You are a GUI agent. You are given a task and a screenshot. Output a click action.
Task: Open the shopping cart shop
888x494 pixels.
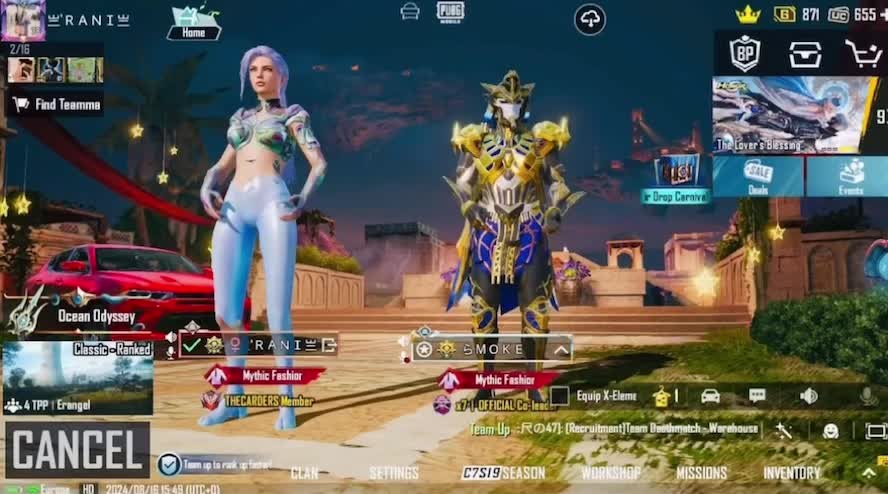point(862,54)
